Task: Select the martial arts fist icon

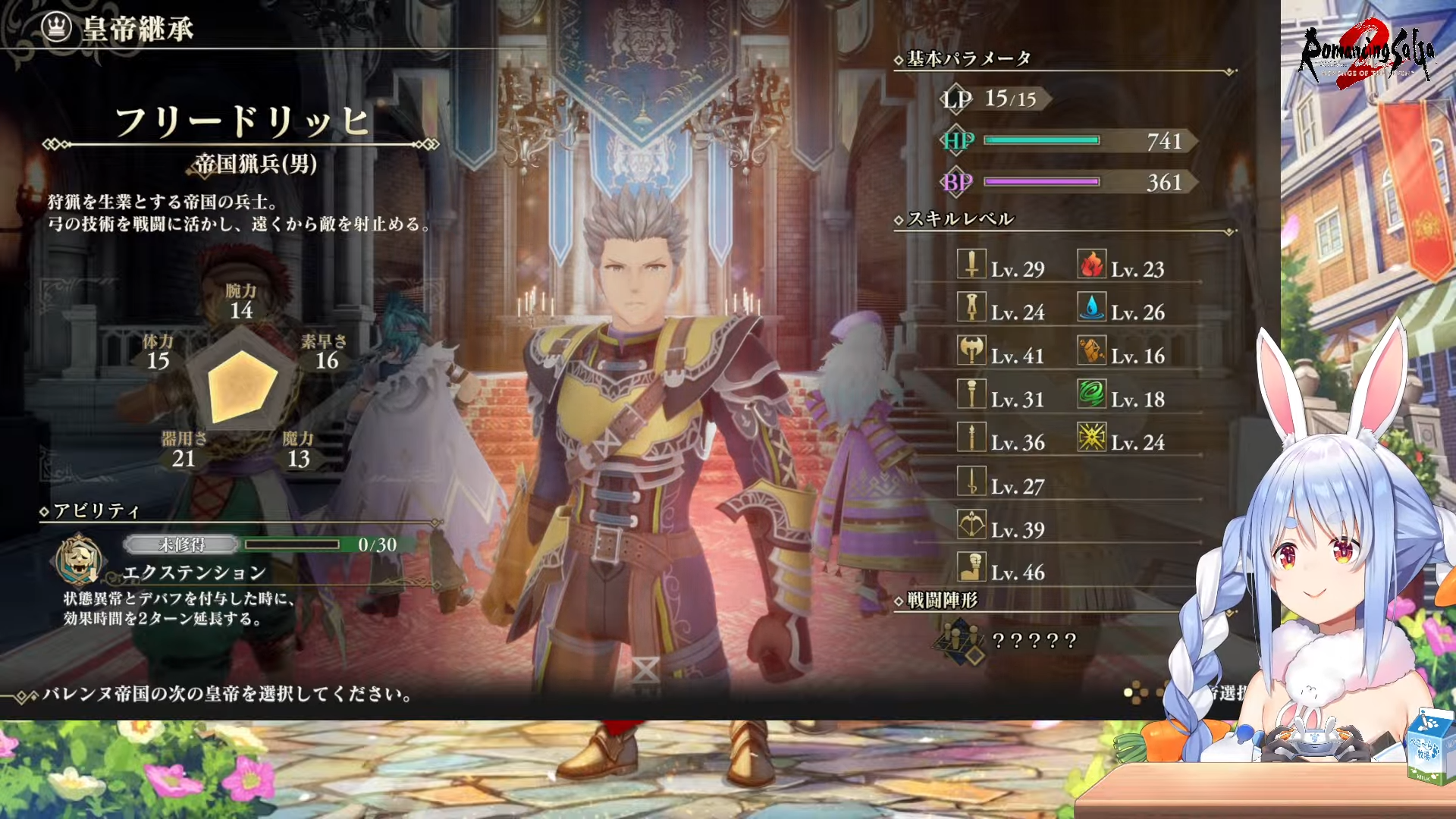Action: click(x=971, y=567)
